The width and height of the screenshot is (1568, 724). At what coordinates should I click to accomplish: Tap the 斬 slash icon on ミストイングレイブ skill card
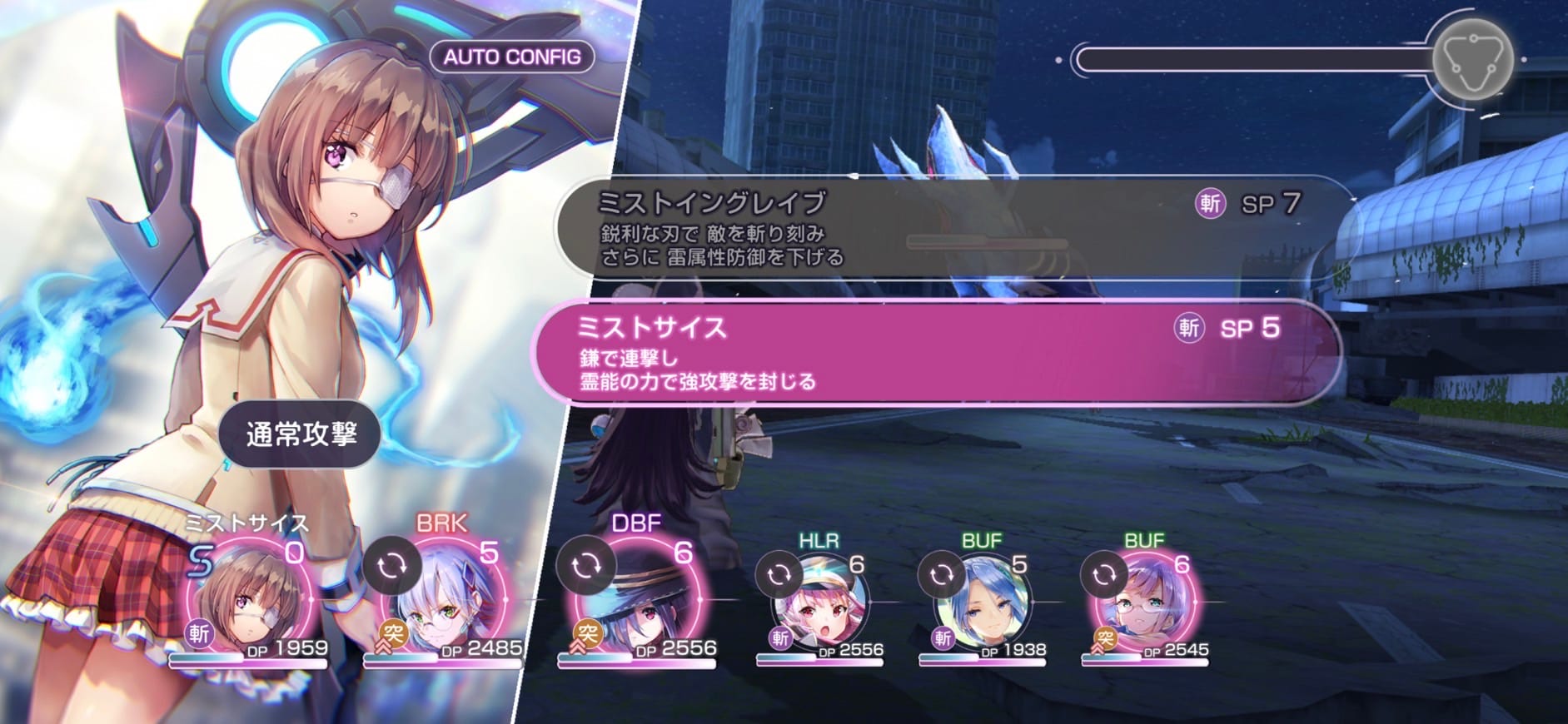click(1212, 204)
